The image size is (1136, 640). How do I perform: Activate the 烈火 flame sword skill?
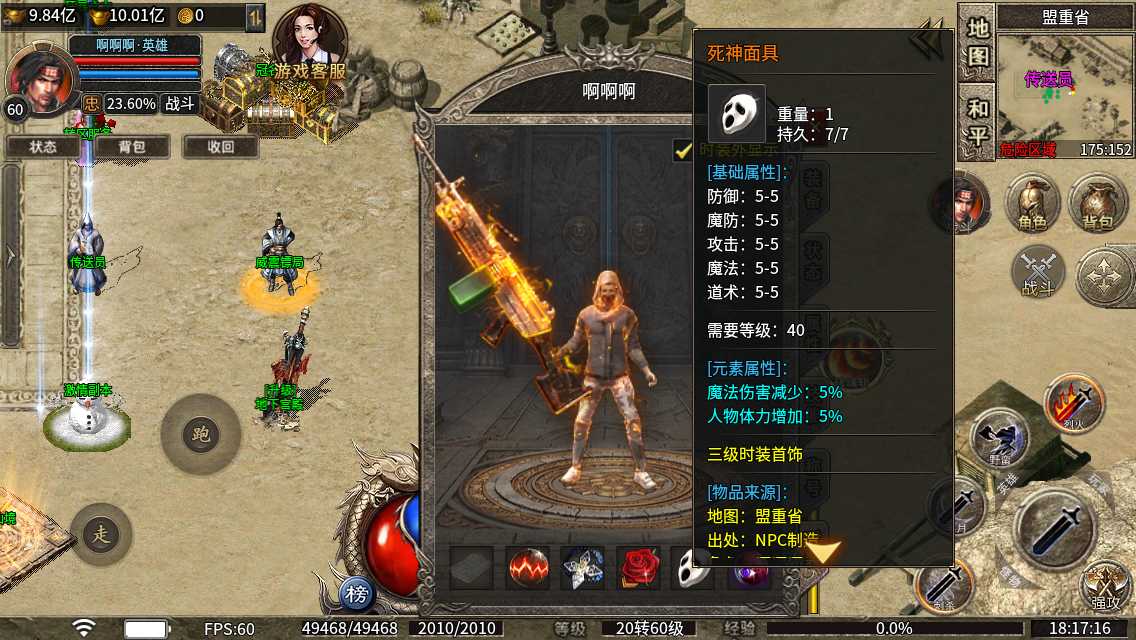click(x=1074, y=403)
